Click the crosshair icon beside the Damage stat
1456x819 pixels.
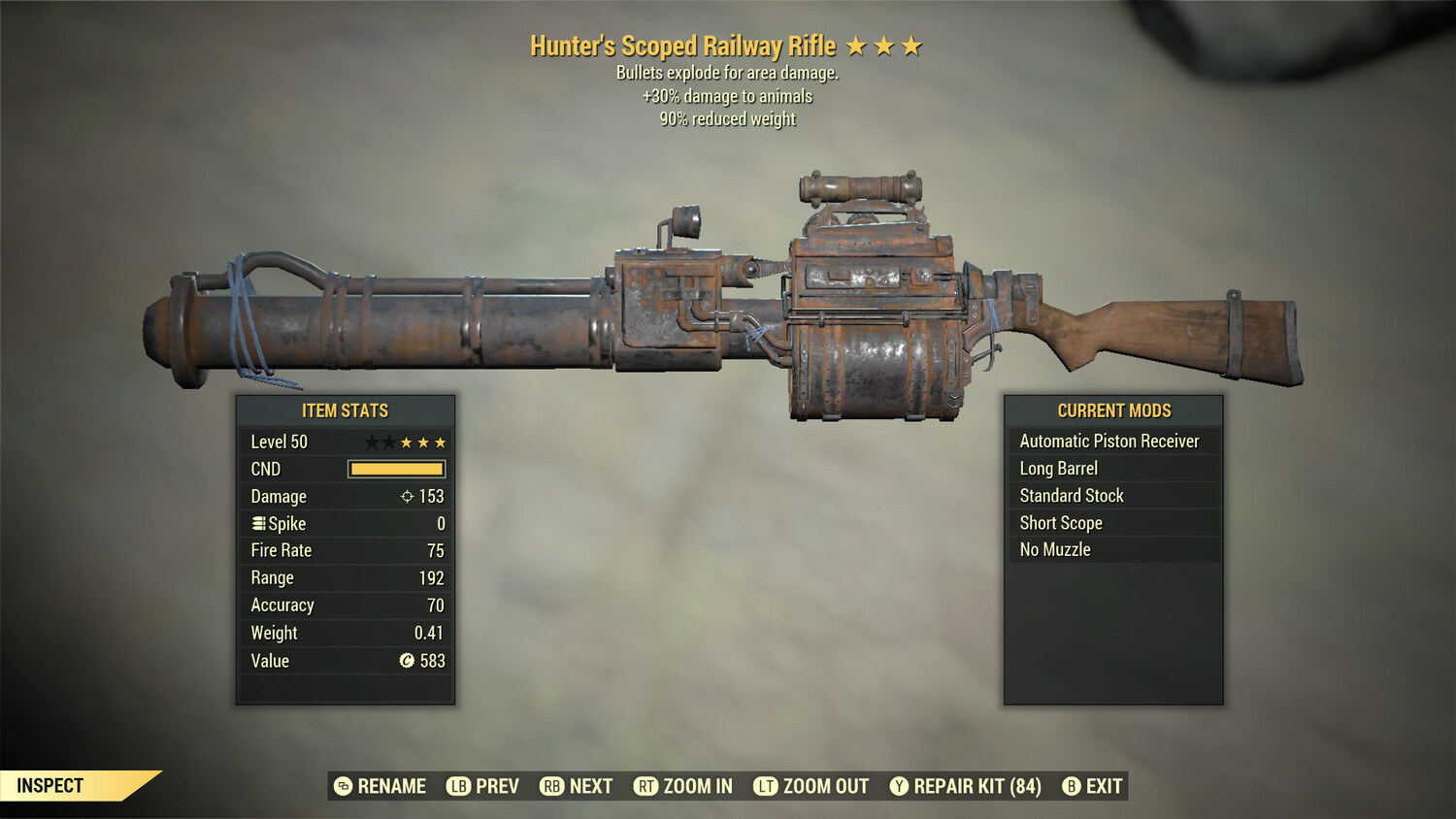click(406, 496)
